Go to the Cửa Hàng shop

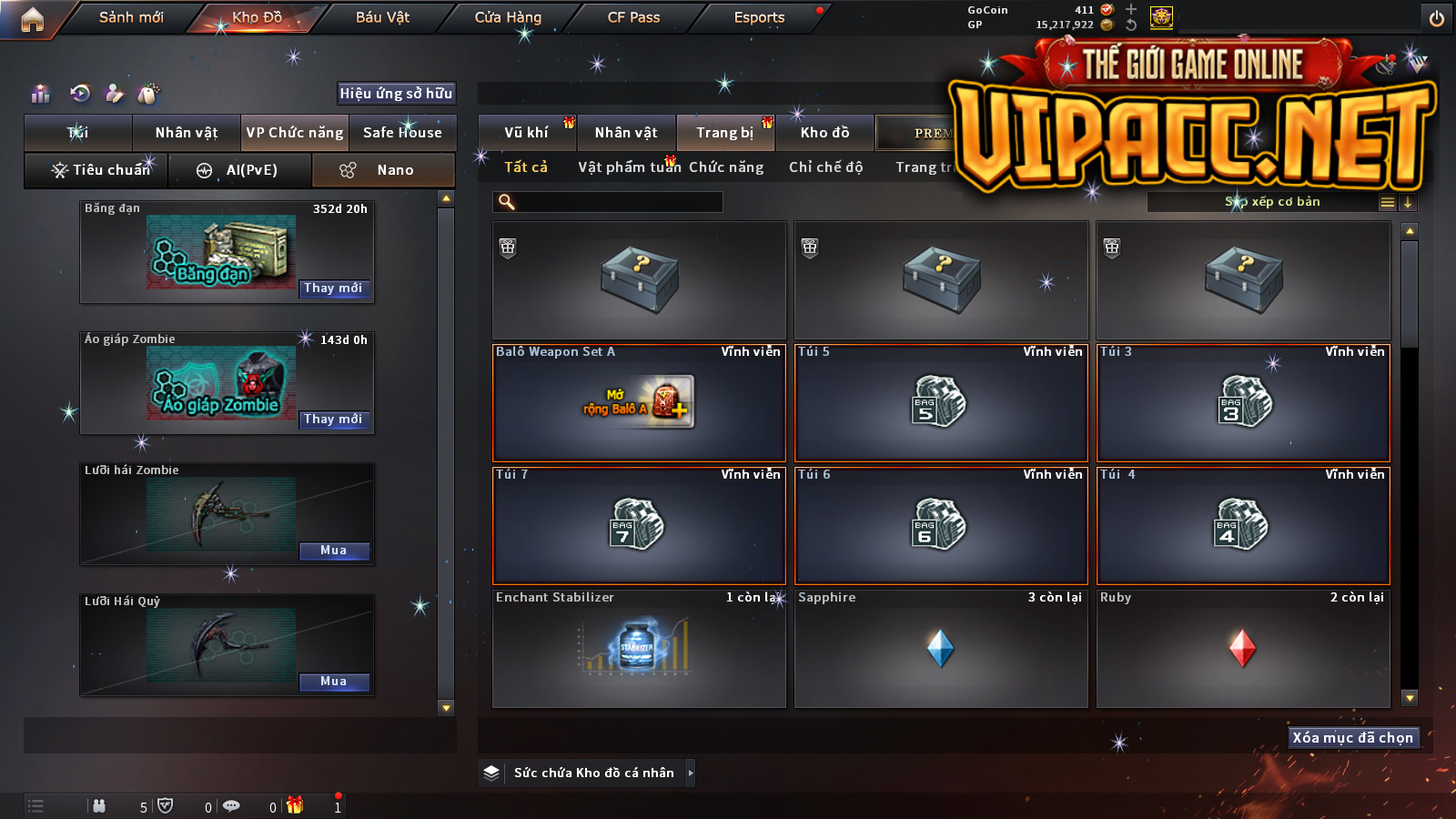pyautogui.click(x=508, y=17)
